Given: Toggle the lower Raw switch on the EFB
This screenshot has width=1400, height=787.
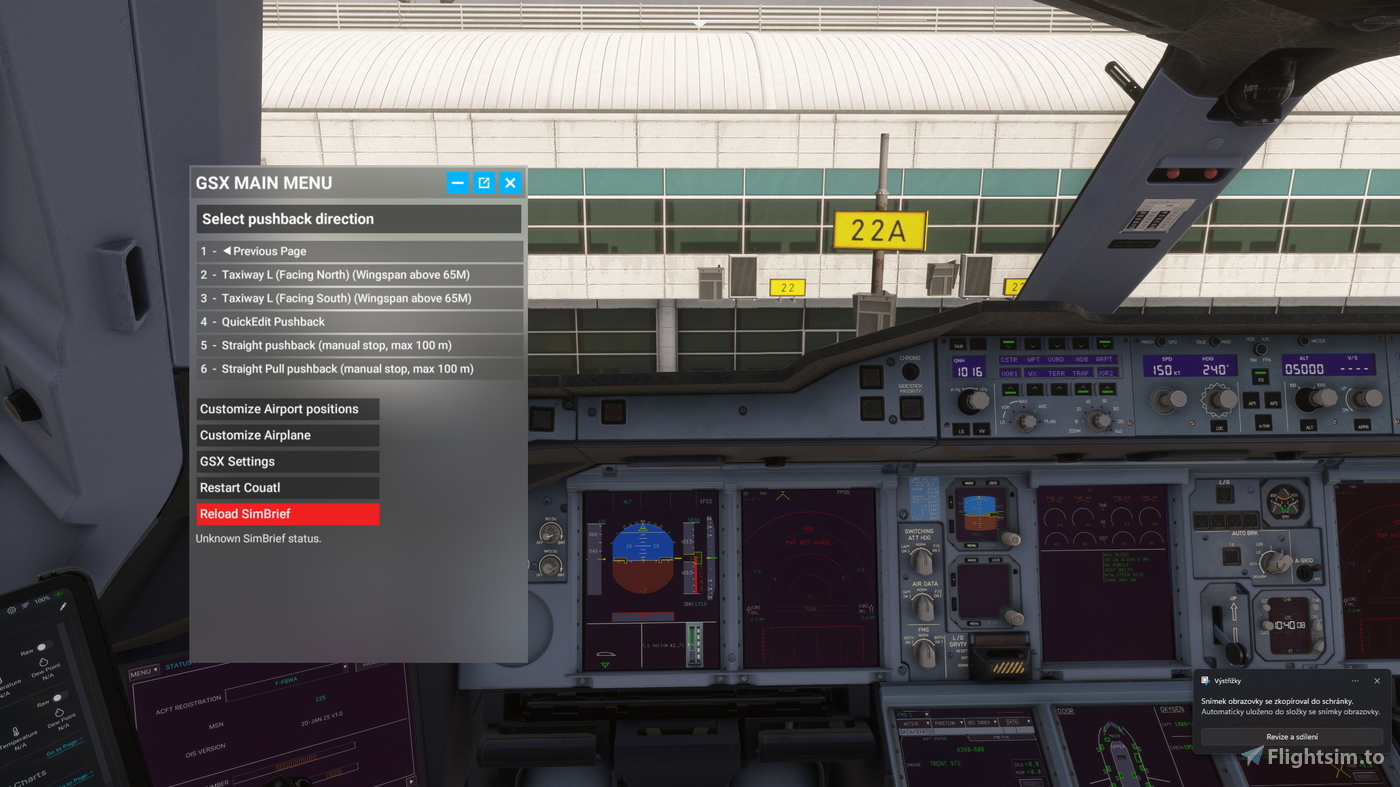Looking at the screenshot, I should coord(58,698).
